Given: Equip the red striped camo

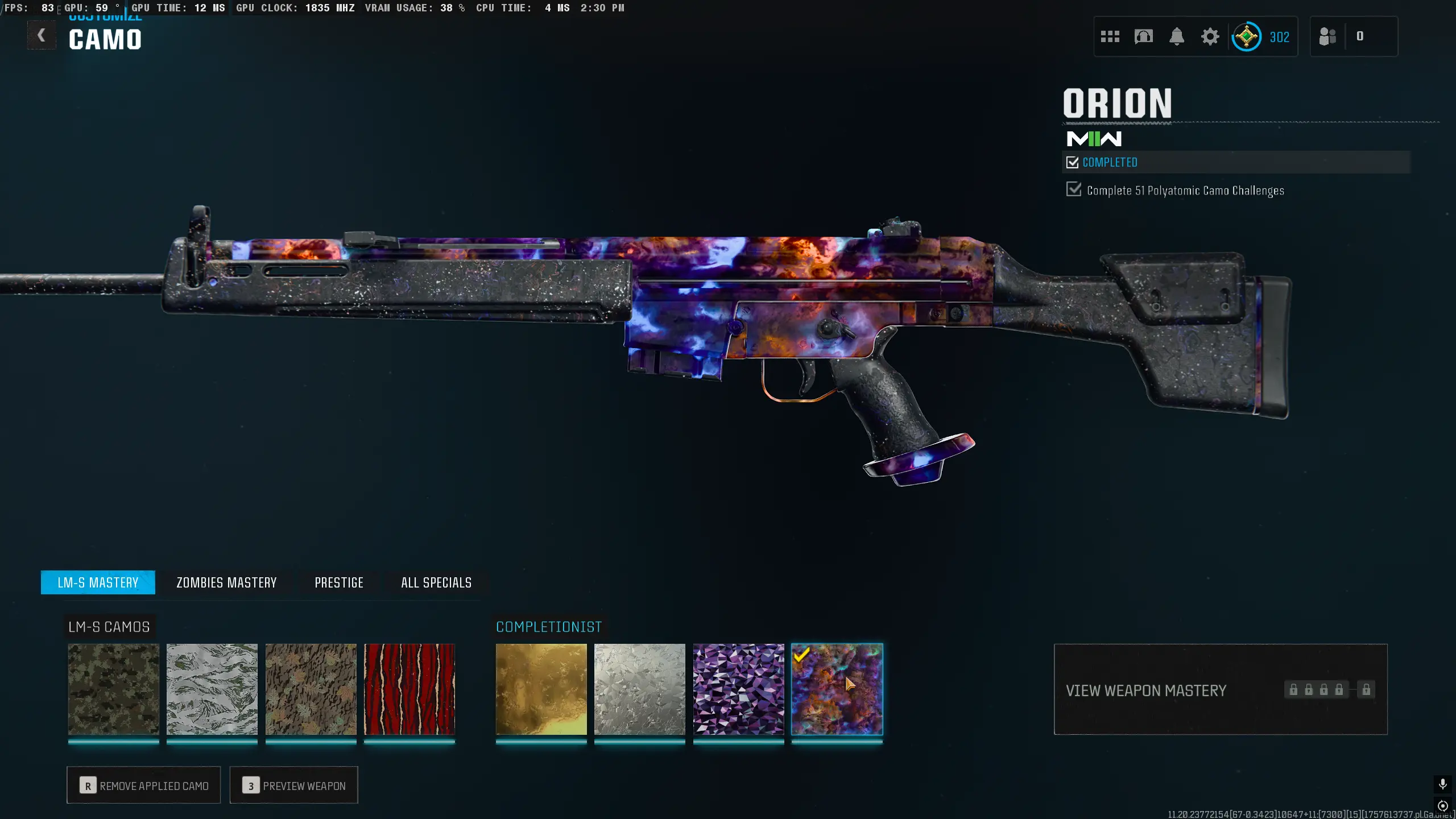Looking at the screenshot, I should click(409, 689).
